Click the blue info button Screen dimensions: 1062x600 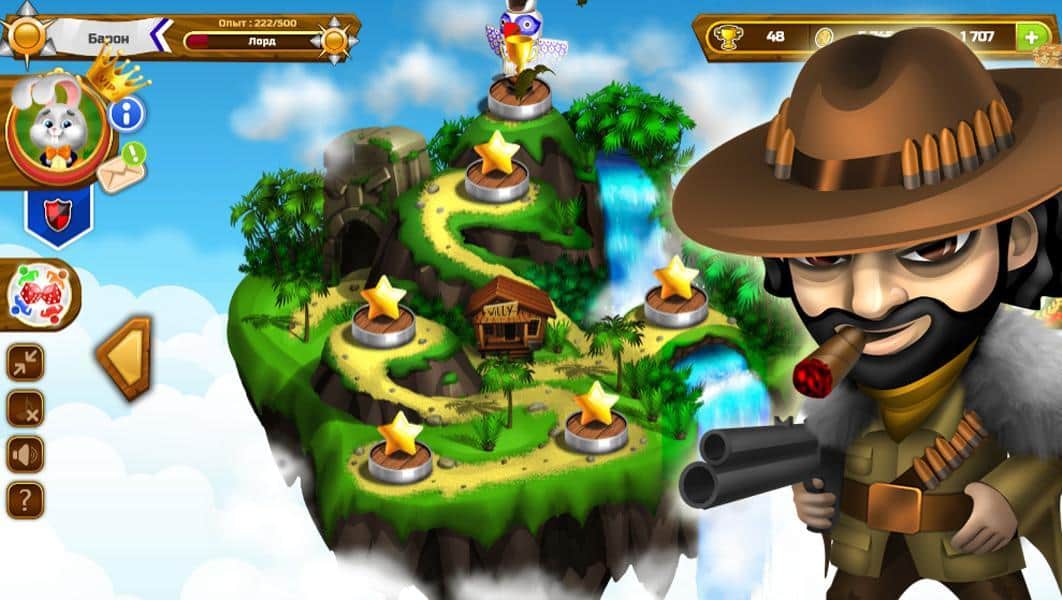coord(127,114)
